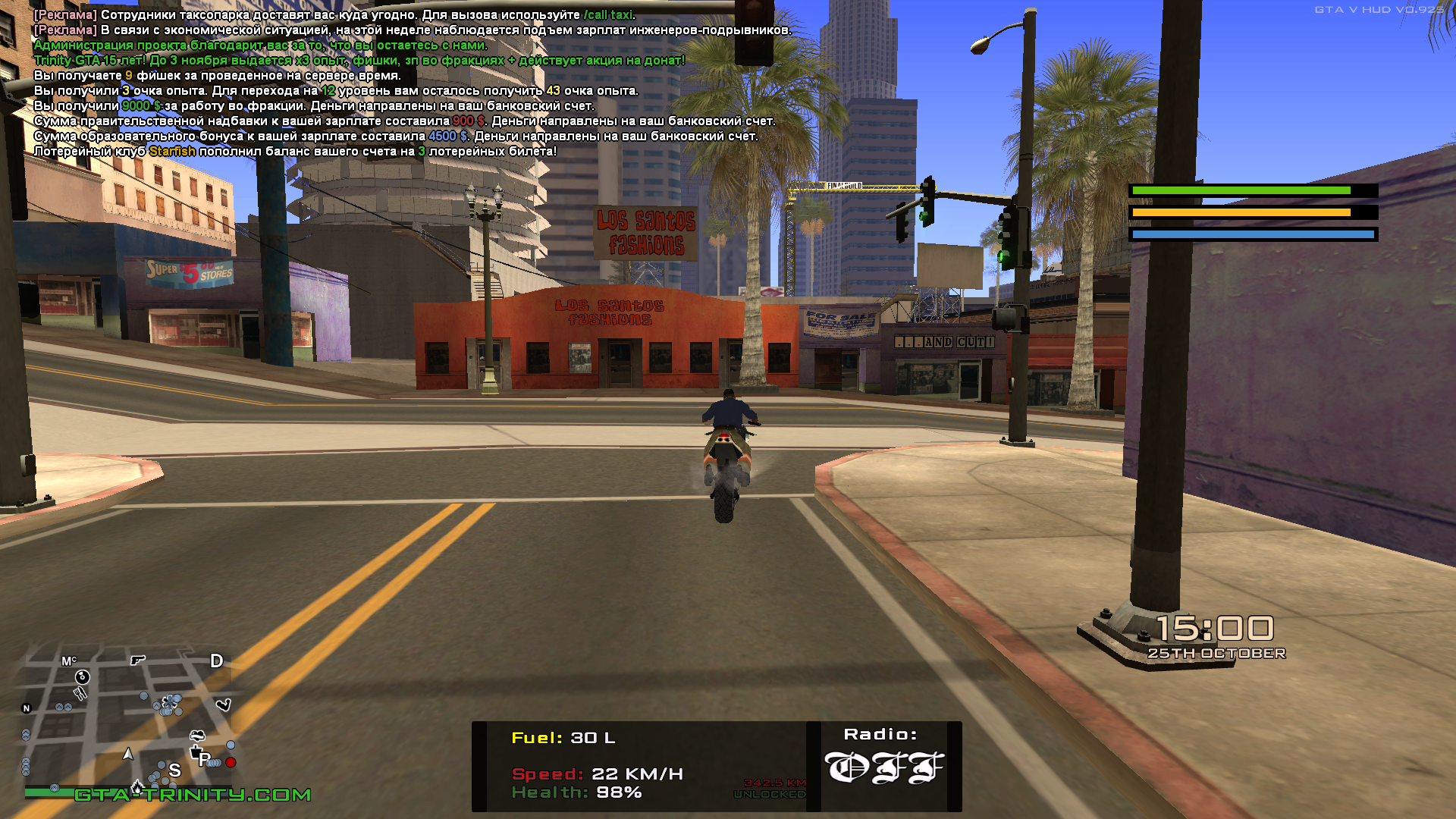Click the gun shop marker on the minimap
Viewport: 1456px width, 819px height.
(x=137, y=660)
